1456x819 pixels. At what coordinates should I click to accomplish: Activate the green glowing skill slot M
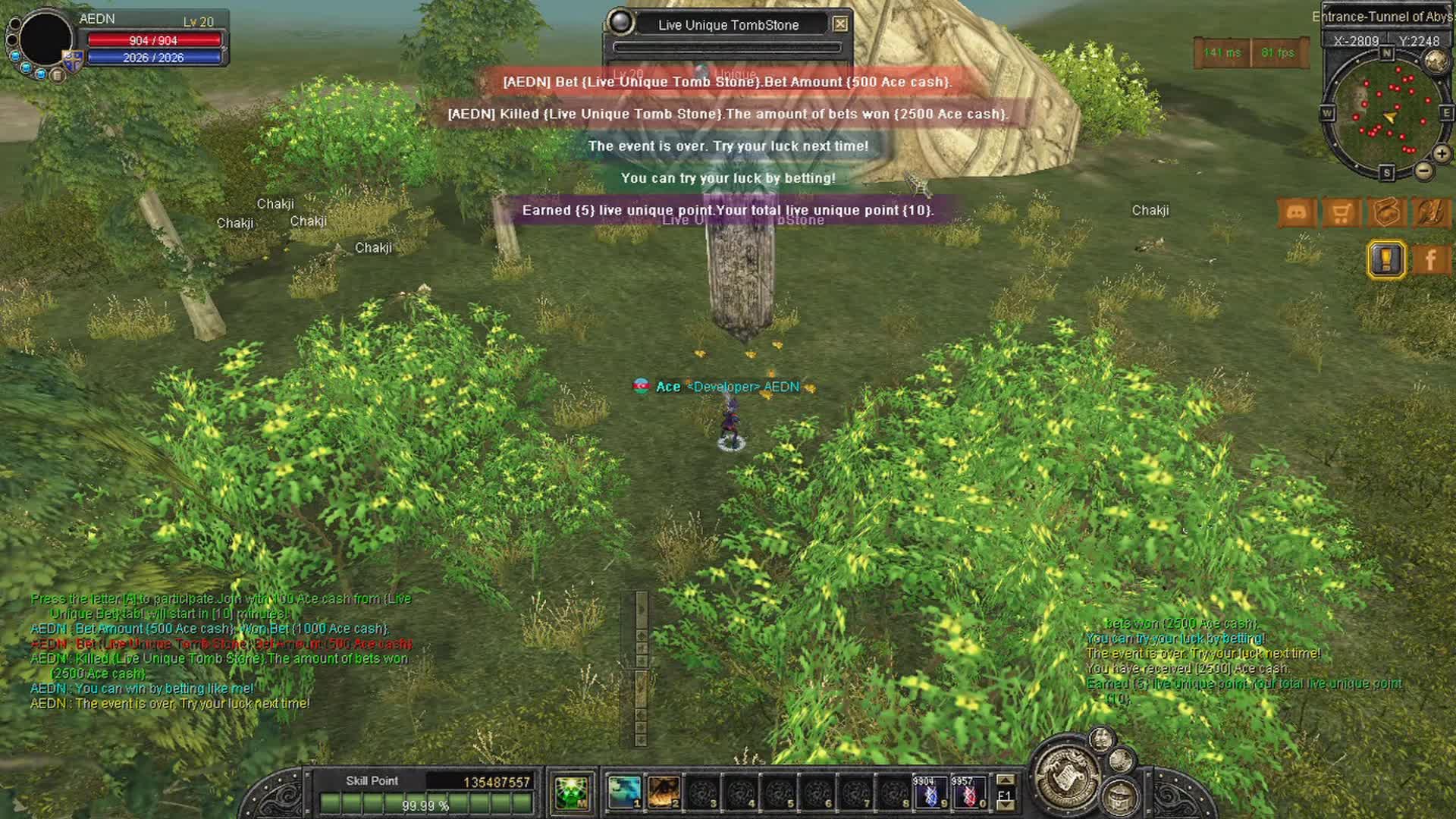571,792
